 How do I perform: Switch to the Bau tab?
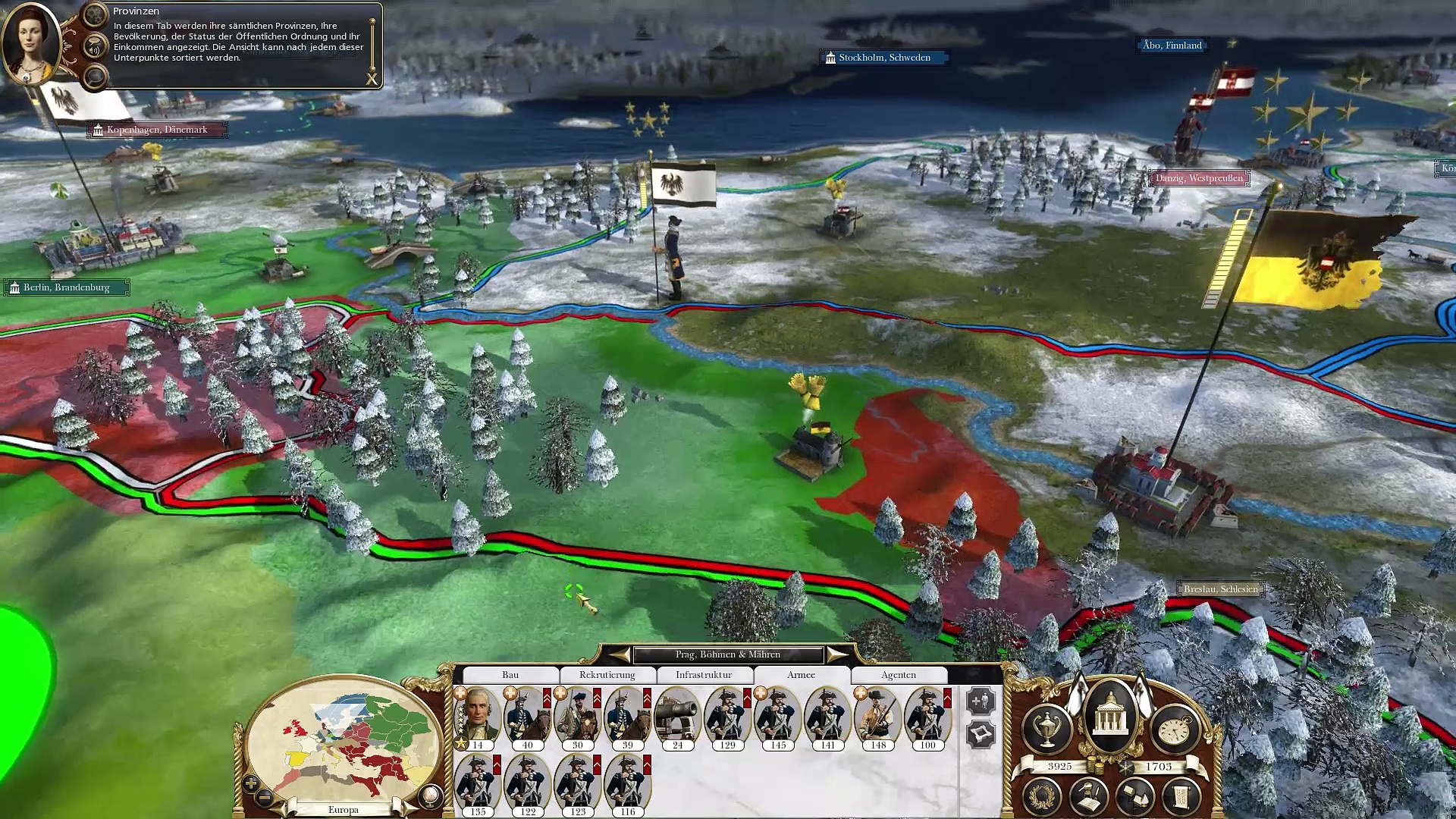[x=510, y=675]
